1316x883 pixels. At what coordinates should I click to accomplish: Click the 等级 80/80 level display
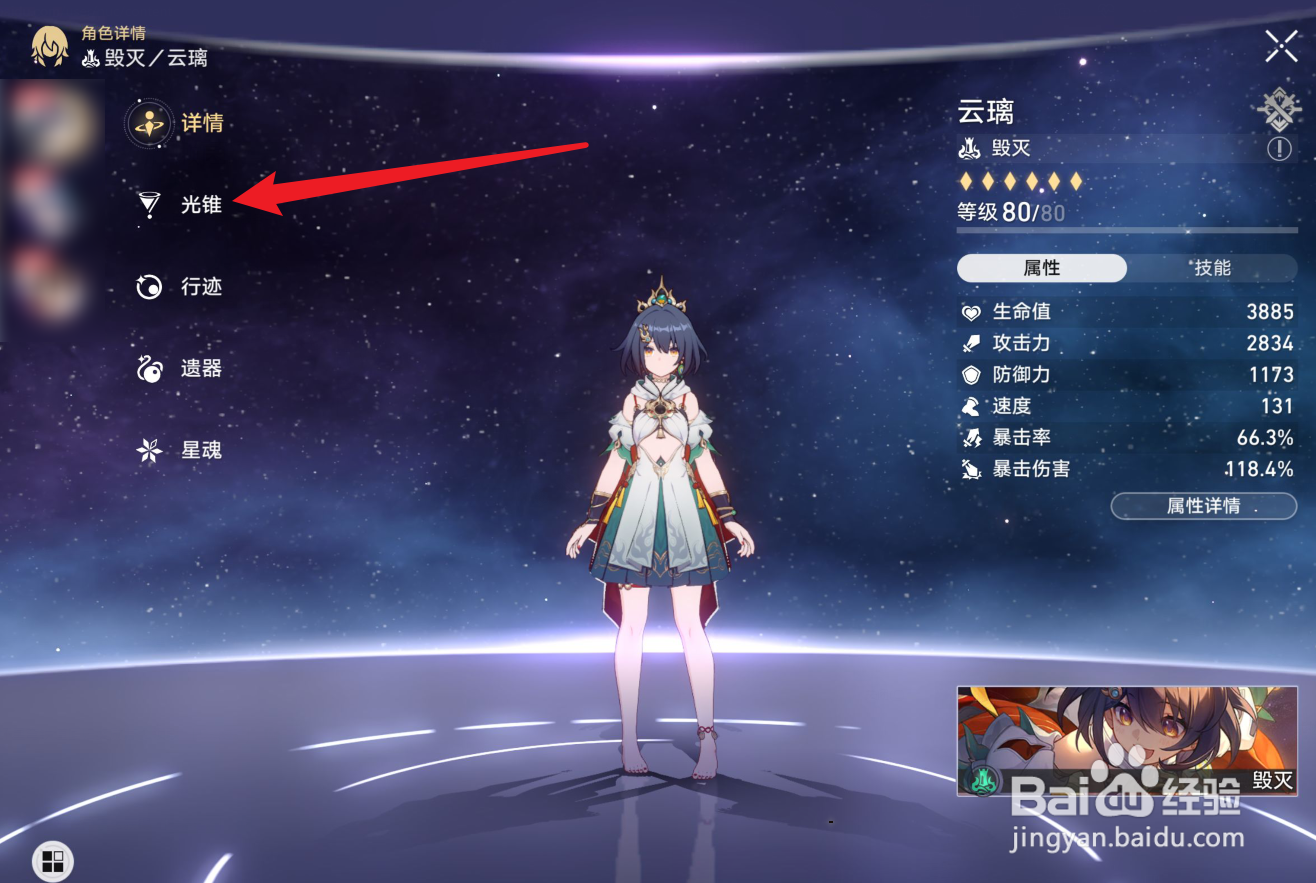(1010, 212)
